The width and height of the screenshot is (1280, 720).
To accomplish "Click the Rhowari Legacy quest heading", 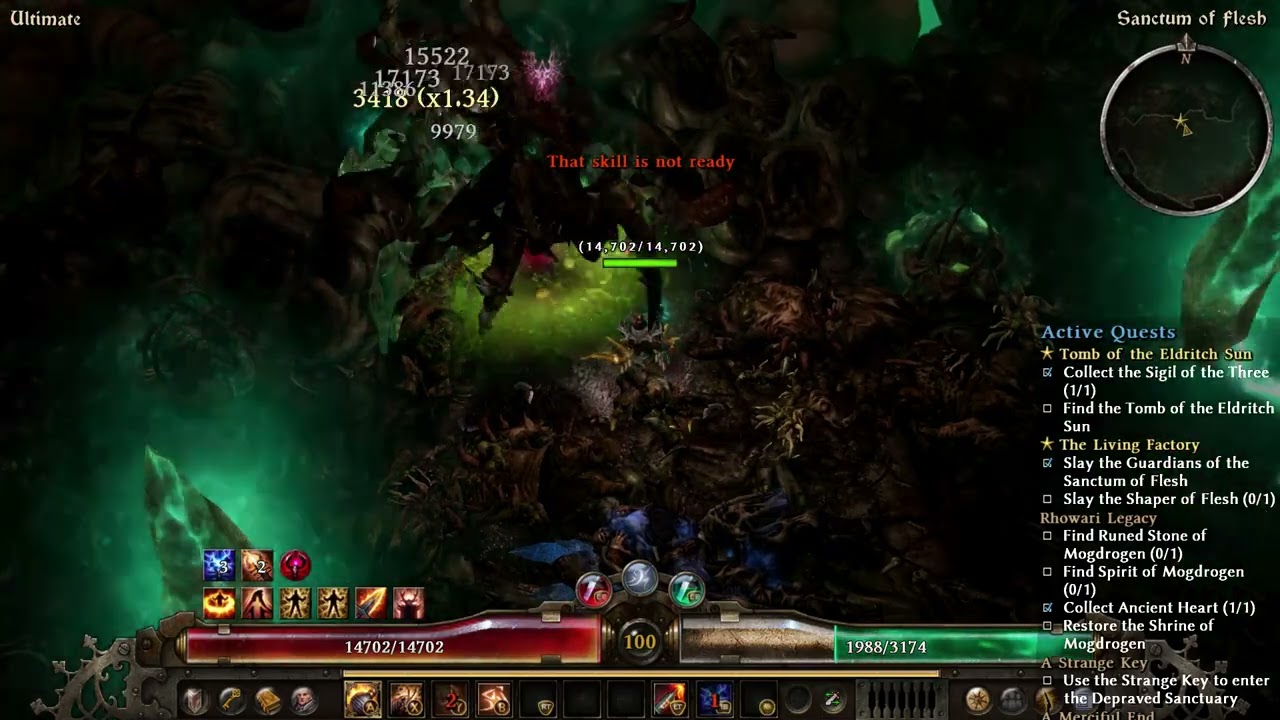I will coord(1098,518).
